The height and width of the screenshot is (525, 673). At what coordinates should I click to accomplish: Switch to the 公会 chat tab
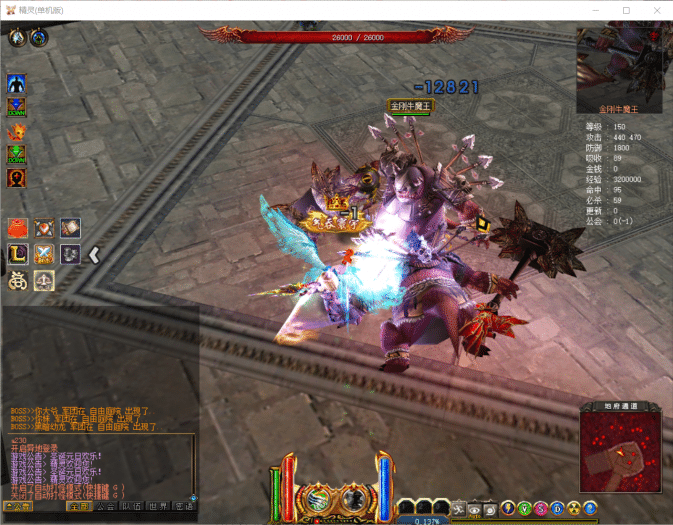click(x=106, y=506)
